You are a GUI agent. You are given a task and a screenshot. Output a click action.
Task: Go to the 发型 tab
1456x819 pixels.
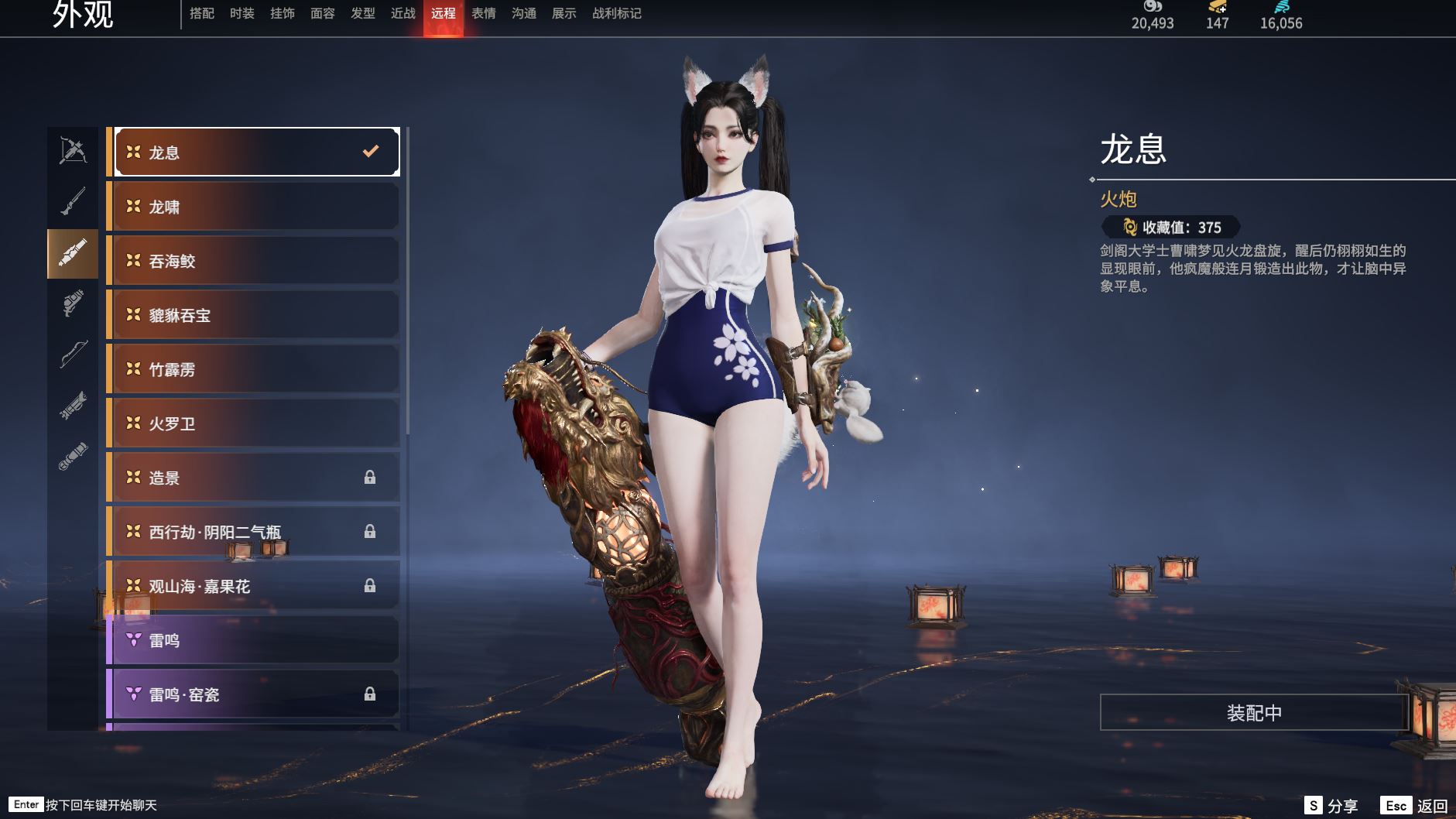click(x=362, y=13)
